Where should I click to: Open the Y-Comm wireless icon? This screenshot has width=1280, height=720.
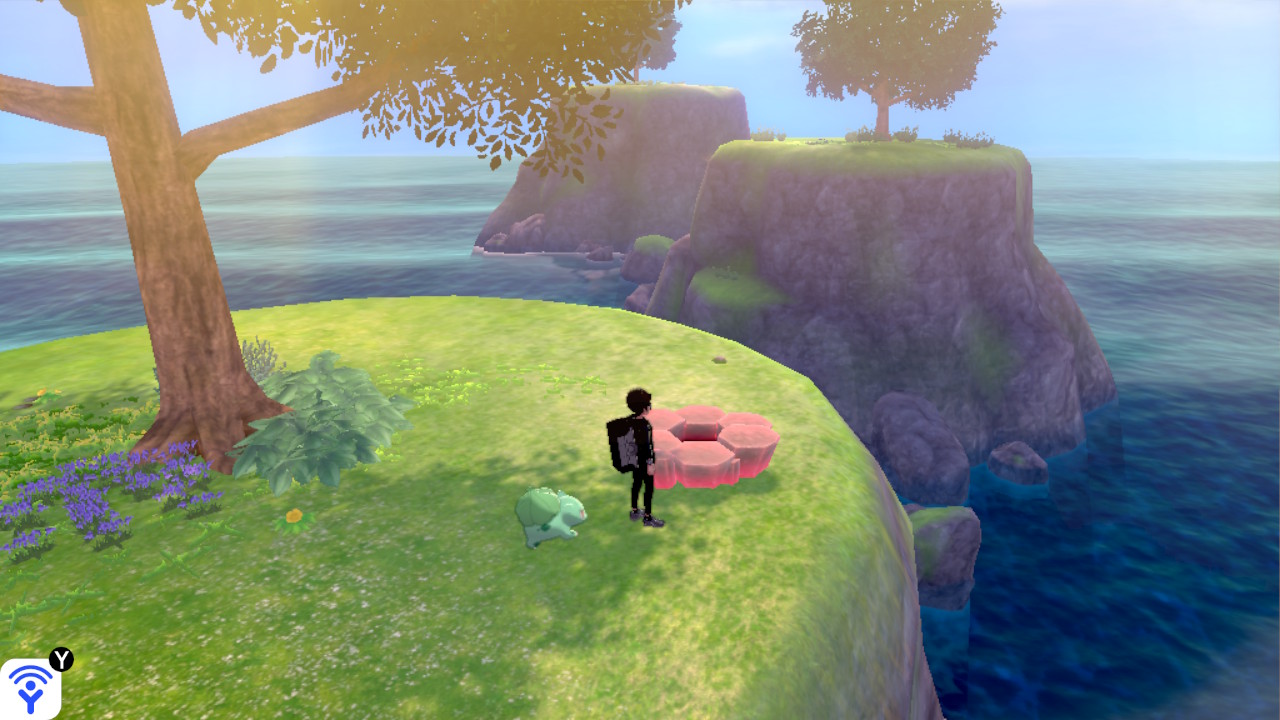(x=31, y=688)
